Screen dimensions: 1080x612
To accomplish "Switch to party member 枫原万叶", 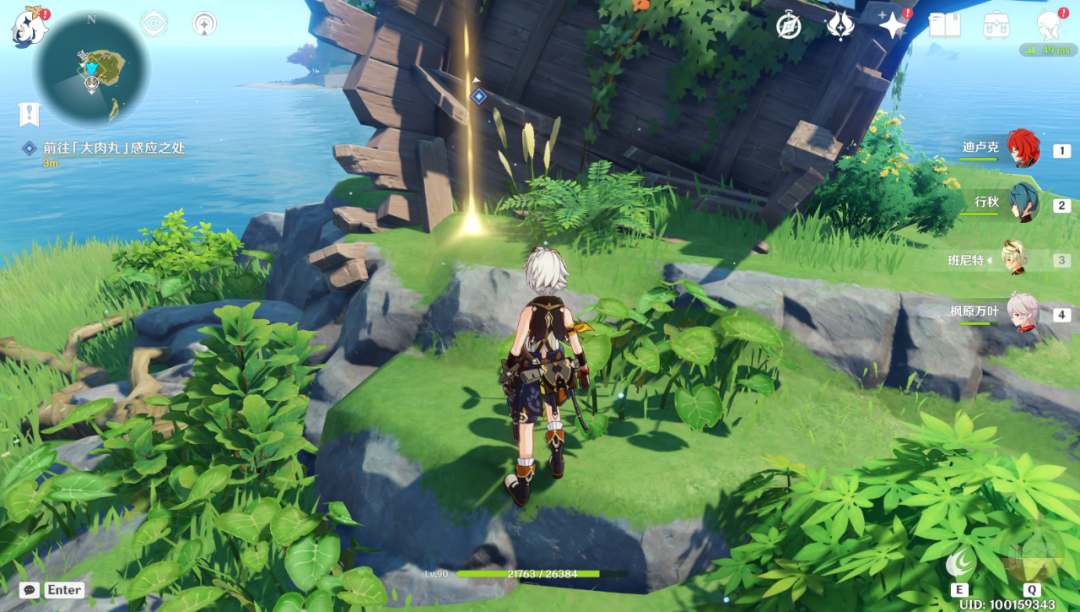I will (1021, 312).
